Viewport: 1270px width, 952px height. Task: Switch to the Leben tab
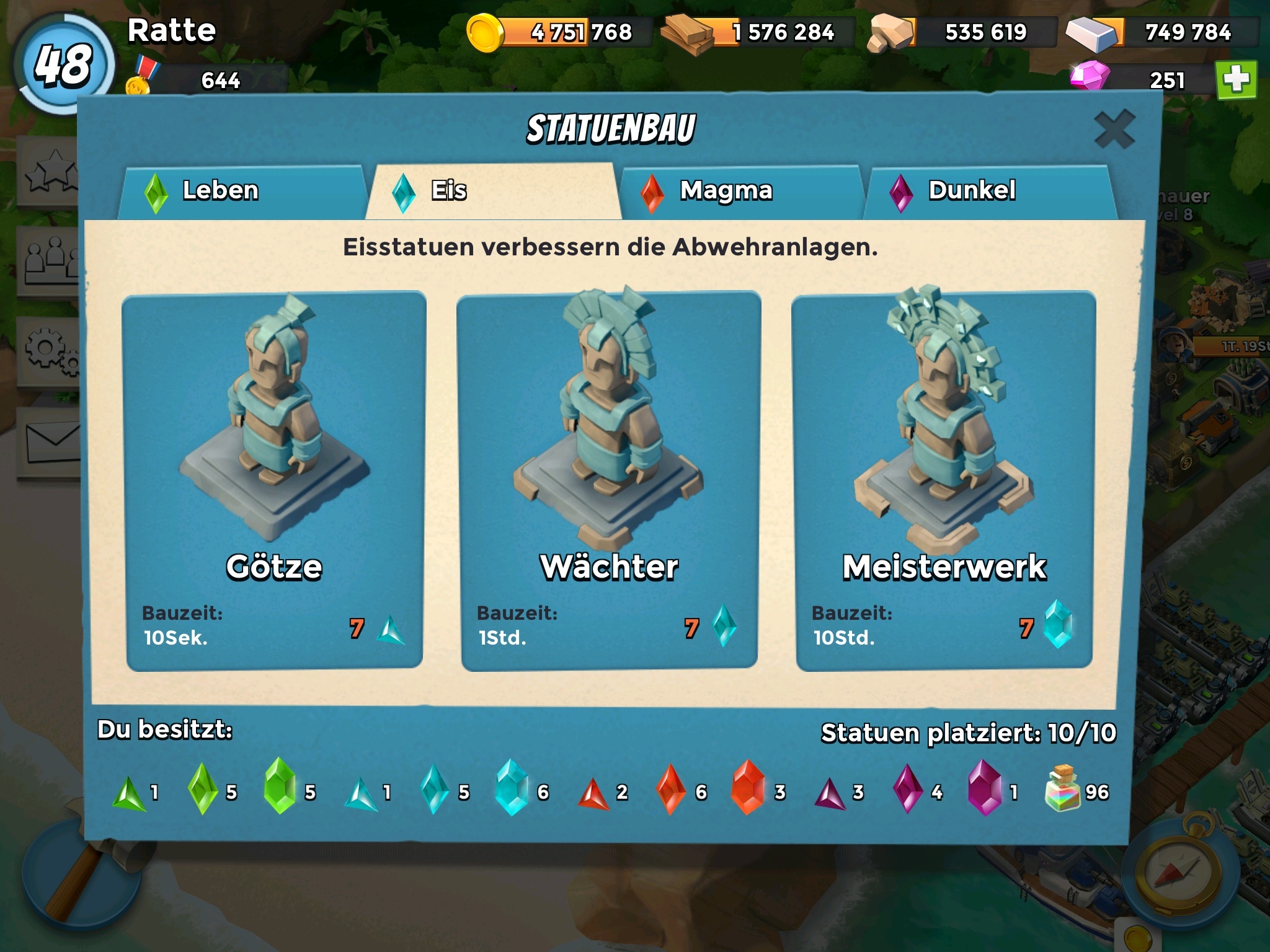click(242, 191)
